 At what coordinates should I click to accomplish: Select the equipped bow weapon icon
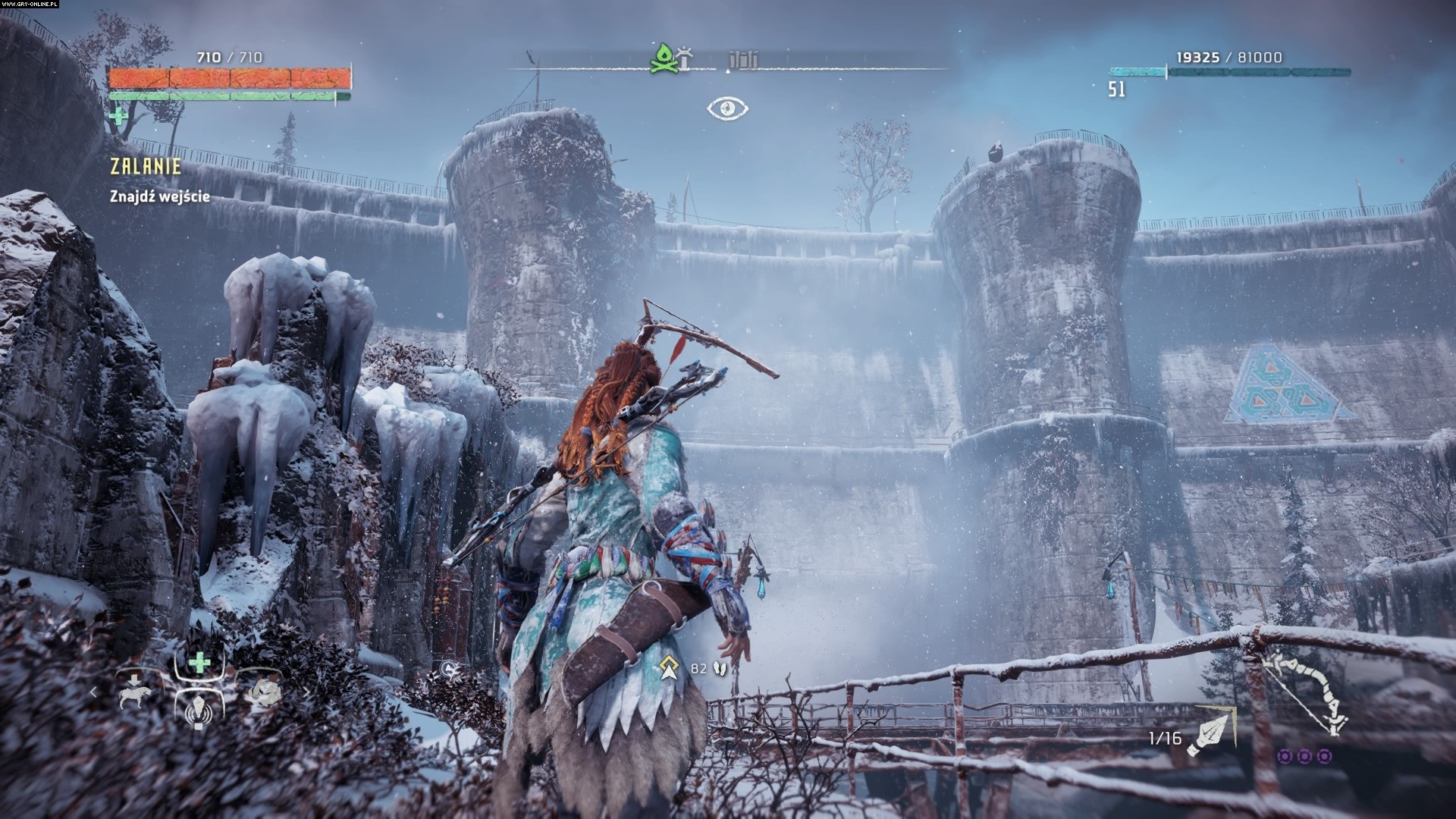pyautogui.click(x=1304, y=692)
